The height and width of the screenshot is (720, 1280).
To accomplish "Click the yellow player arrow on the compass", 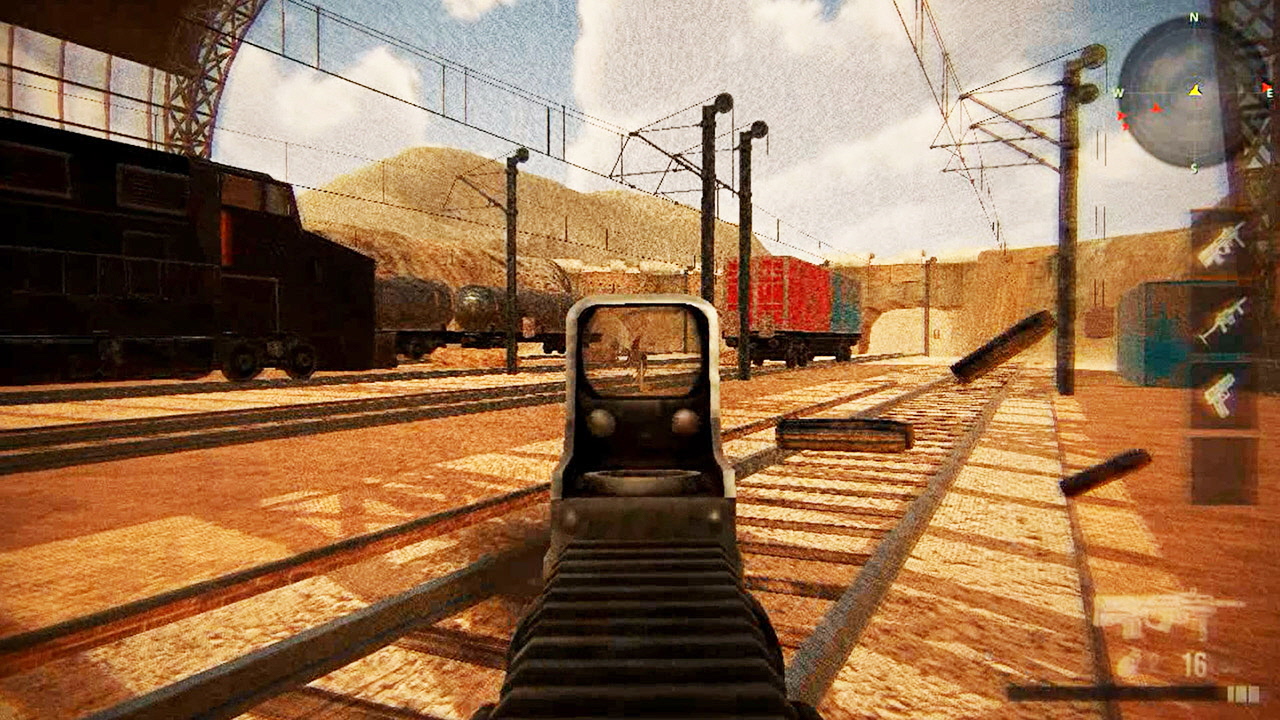I will pyautogui.click(x=1195, y=91).
